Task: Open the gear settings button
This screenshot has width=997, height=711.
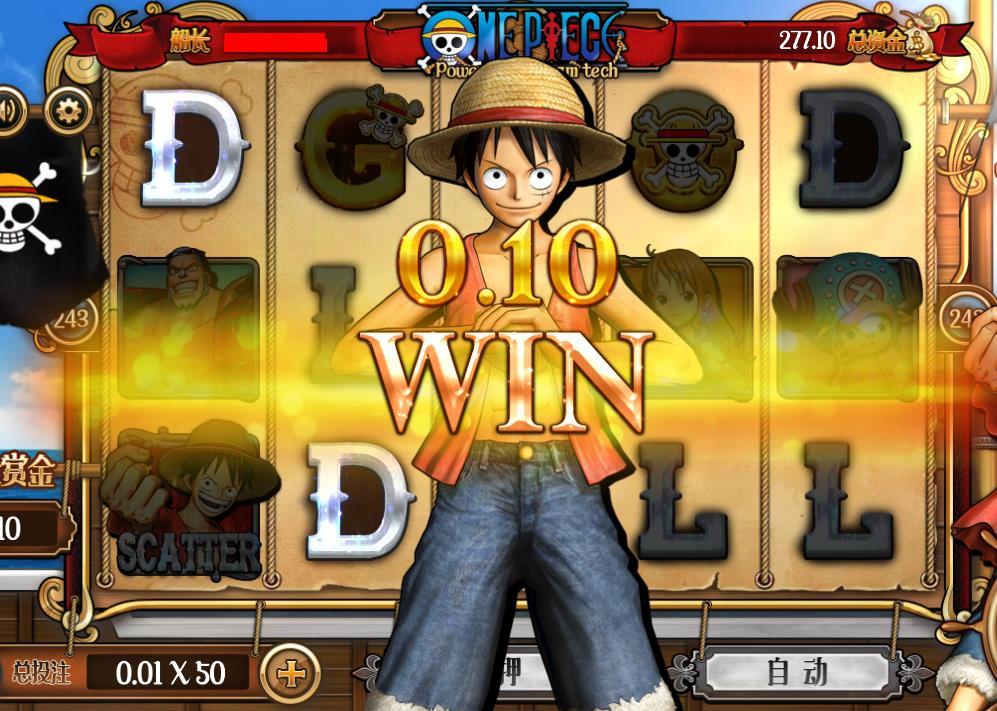Action: tap(69, 110)
